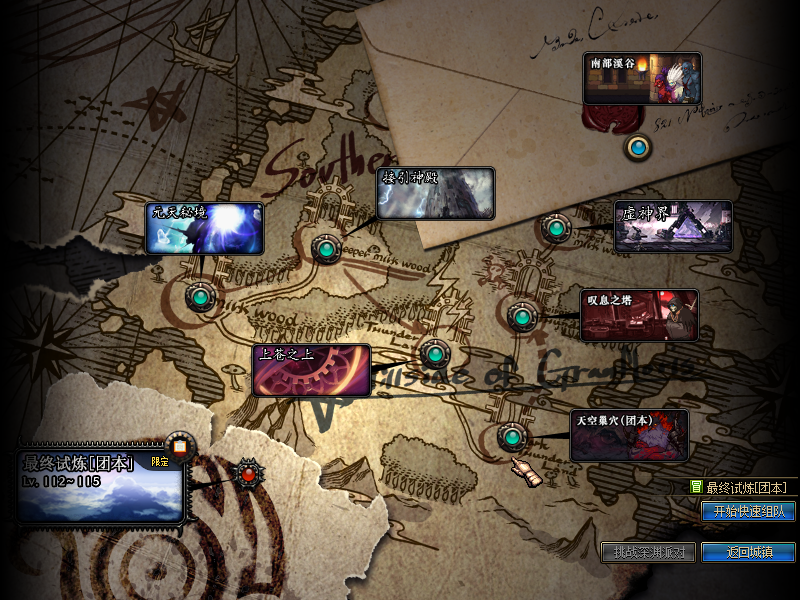Click the round icon above 最终试炼 panel
800x600 pixels.
pos(180,447)
